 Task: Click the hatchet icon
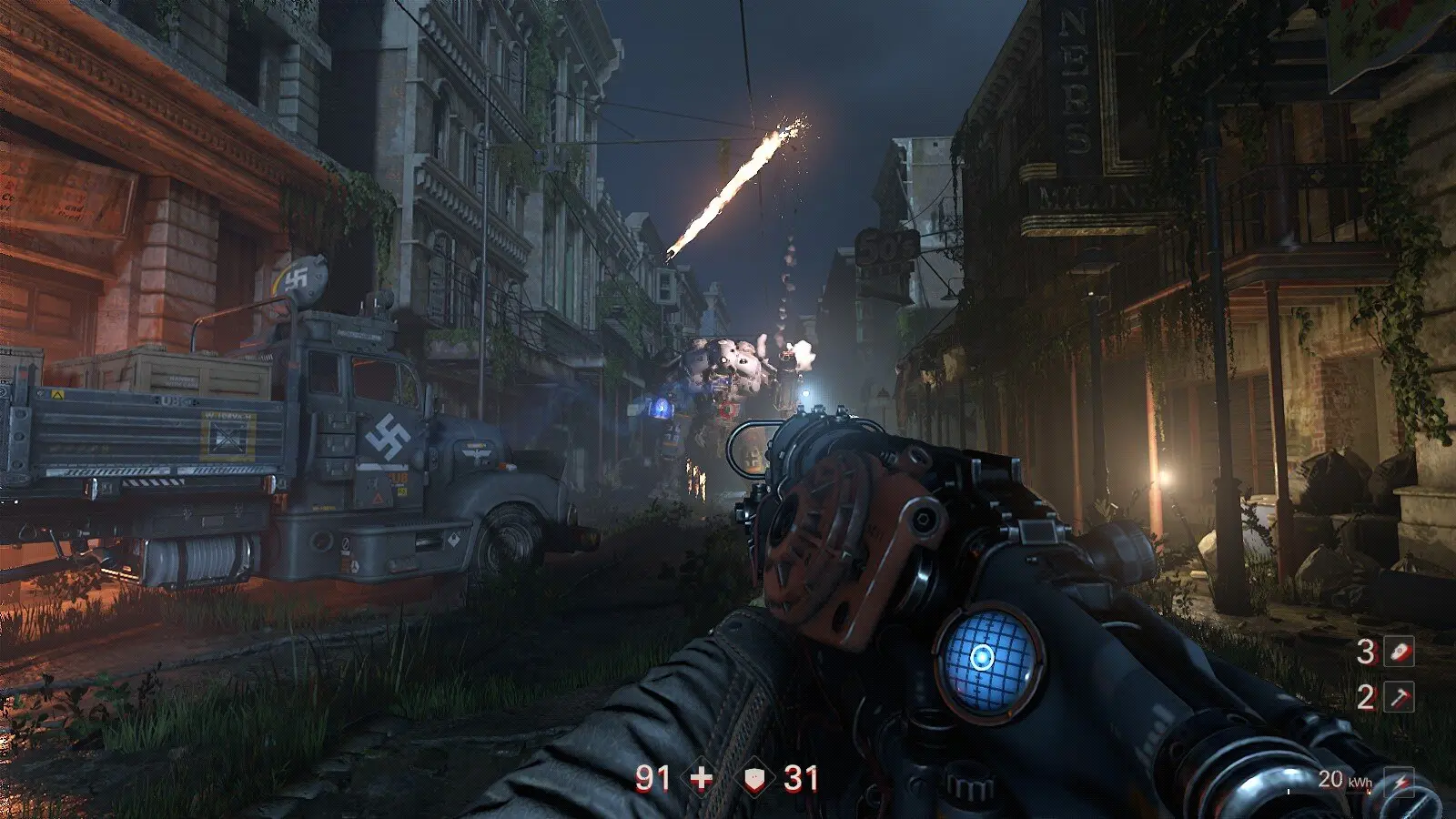coord(1400,697)
